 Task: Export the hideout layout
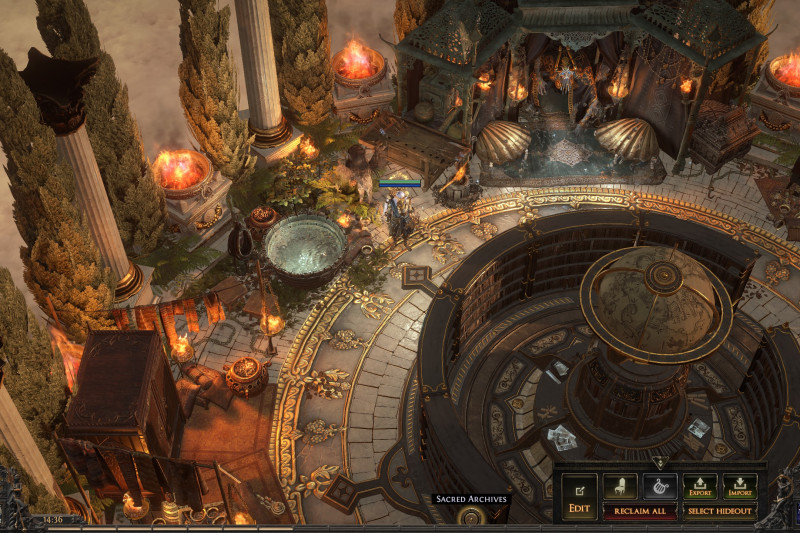tap(700, 487)
